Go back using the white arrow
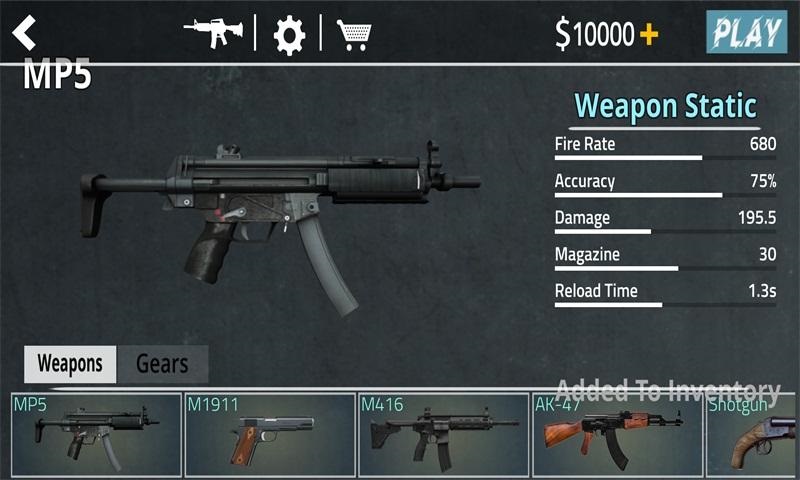The image size is (800, 480). (x=24, y=33)
